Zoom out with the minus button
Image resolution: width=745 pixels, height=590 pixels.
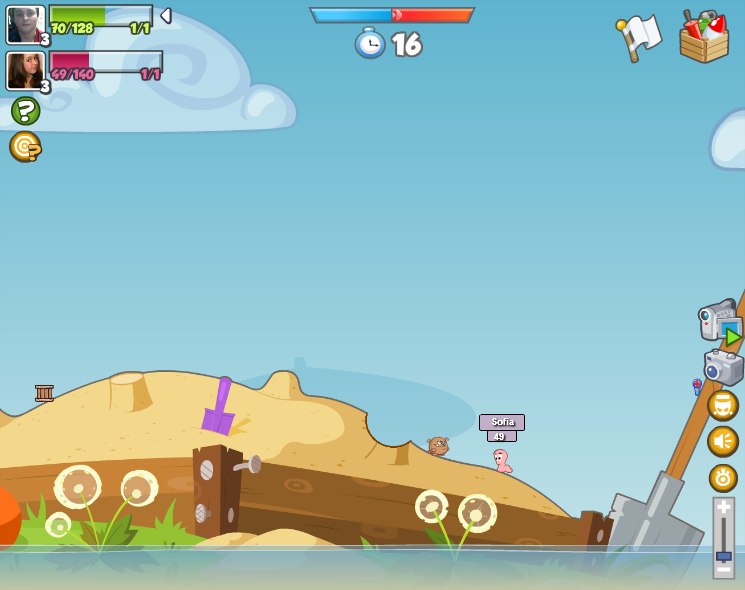[724, 570]
